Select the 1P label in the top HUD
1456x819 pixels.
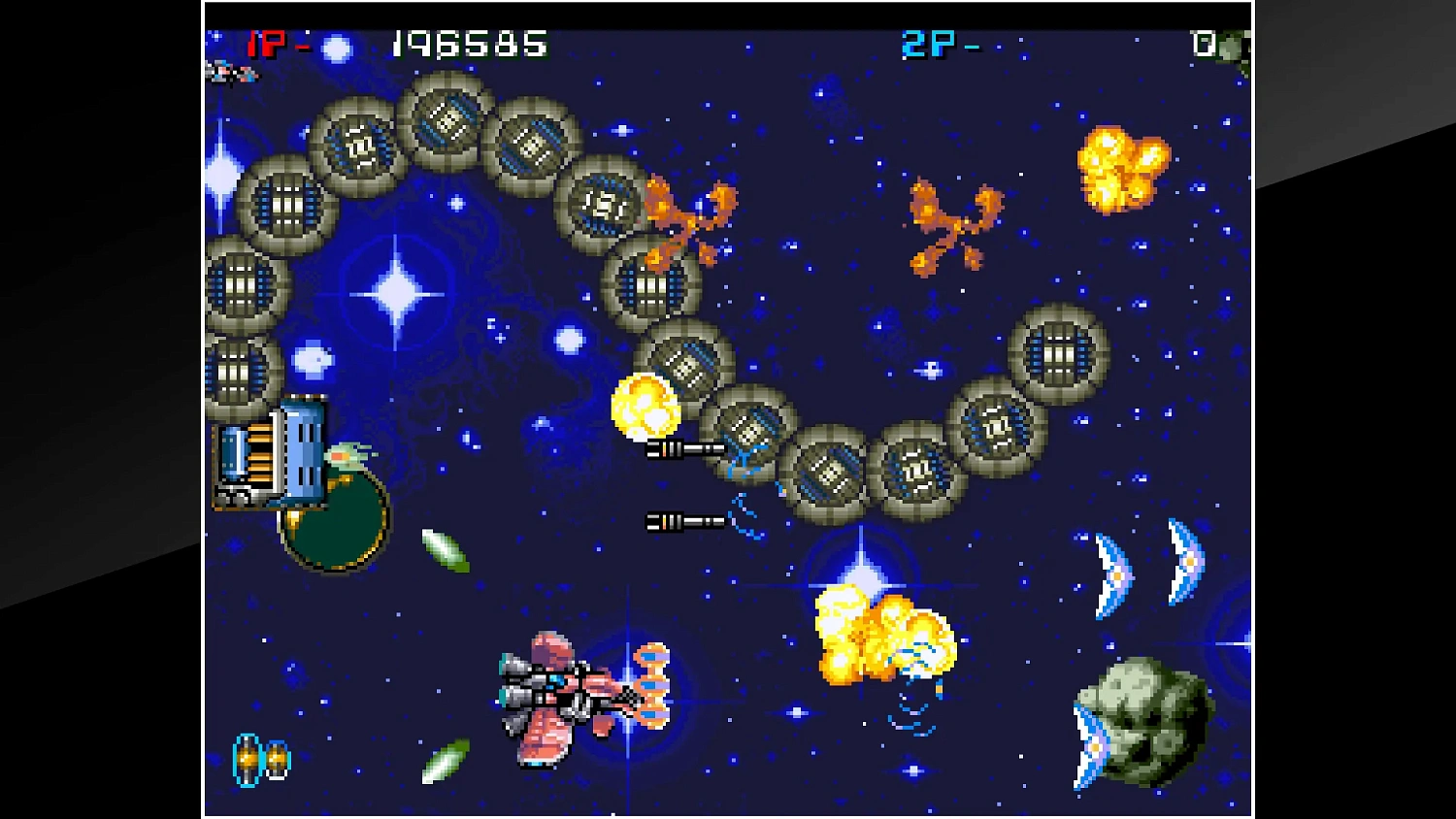point(270,44)
